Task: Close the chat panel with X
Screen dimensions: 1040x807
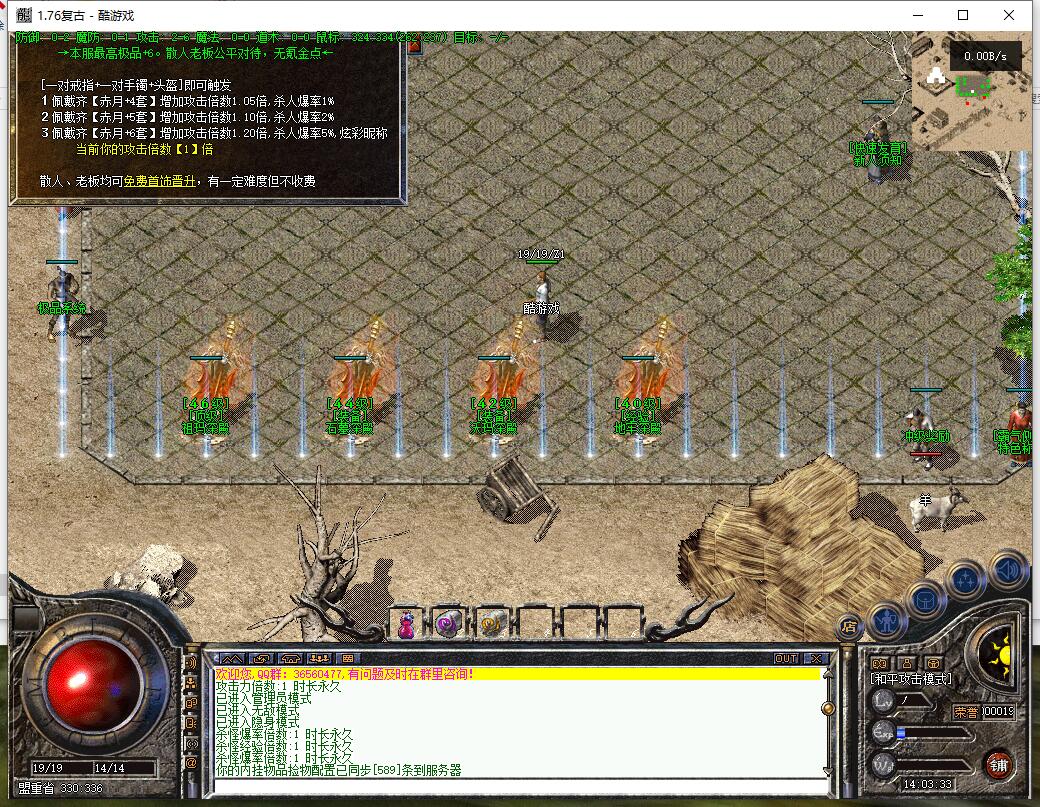Action: coord(815,659)
